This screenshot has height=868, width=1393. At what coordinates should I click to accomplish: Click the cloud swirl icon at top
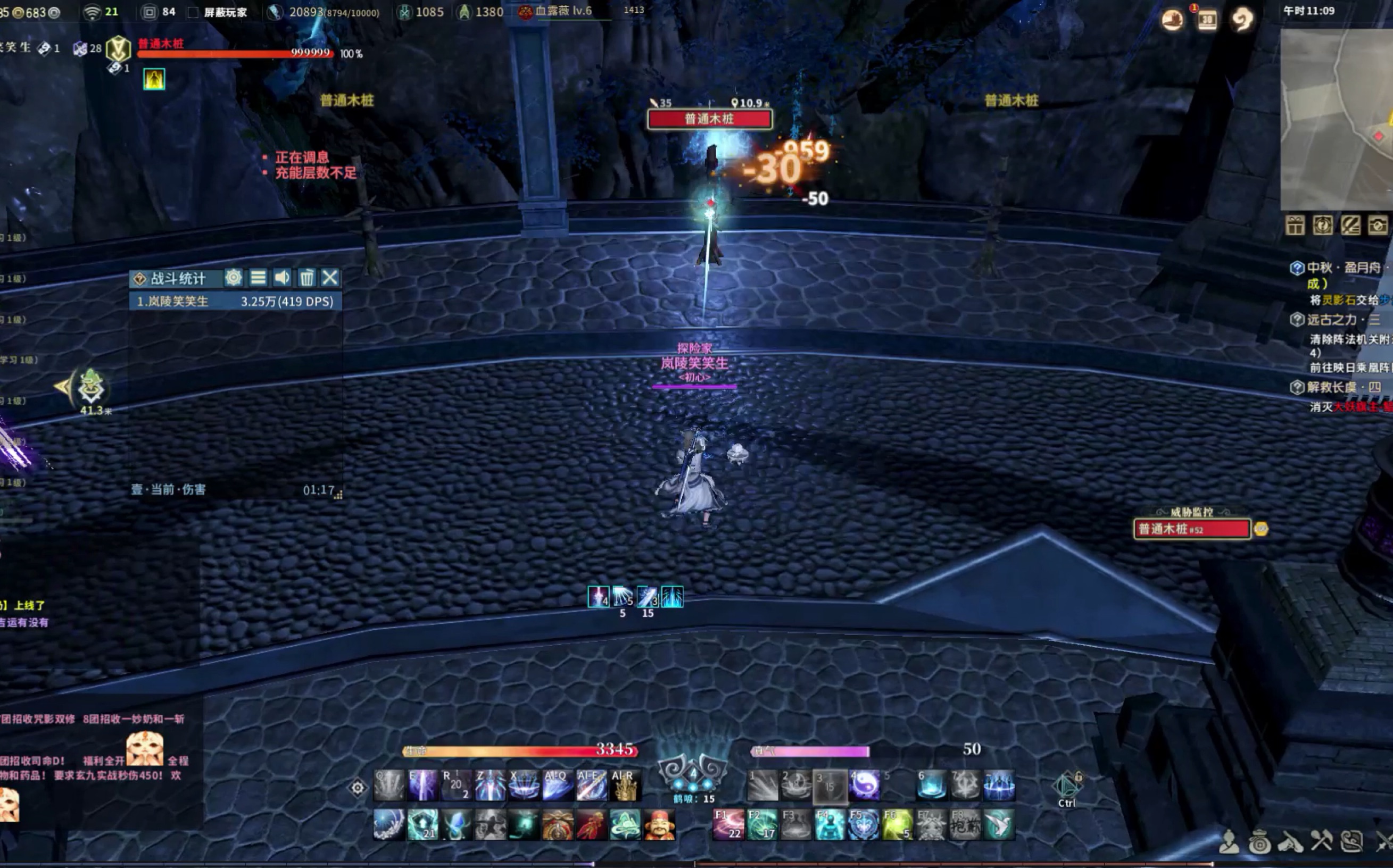(1242, 20)
